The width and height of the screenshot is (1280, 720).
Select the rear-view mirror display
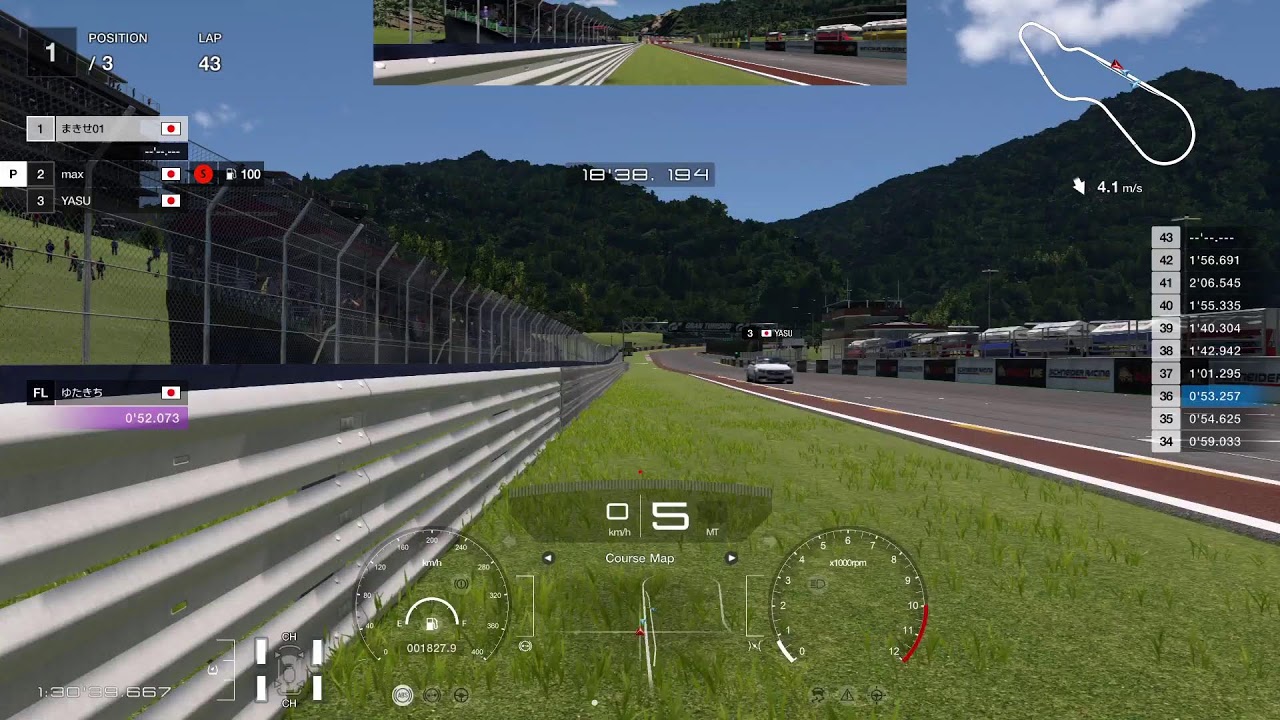click(x=640, y=42)
